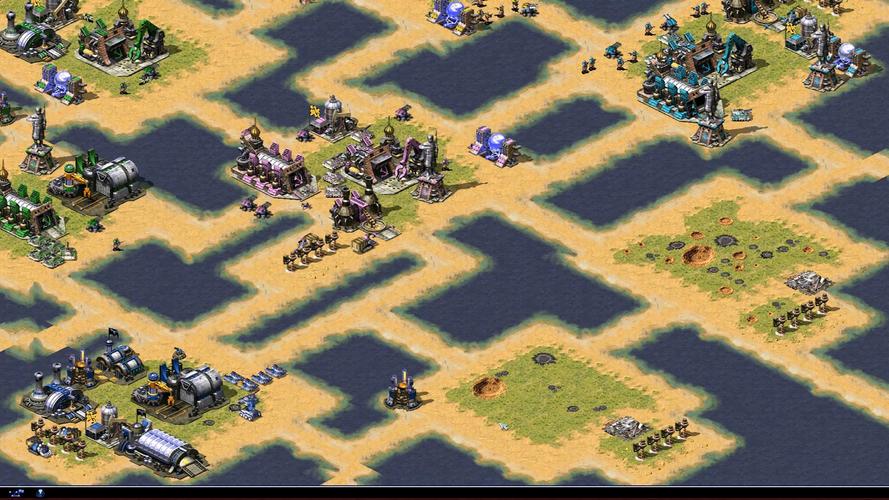
Task: Click the blue cluster icon at the bottom-left corner
Action: point(17,493)
